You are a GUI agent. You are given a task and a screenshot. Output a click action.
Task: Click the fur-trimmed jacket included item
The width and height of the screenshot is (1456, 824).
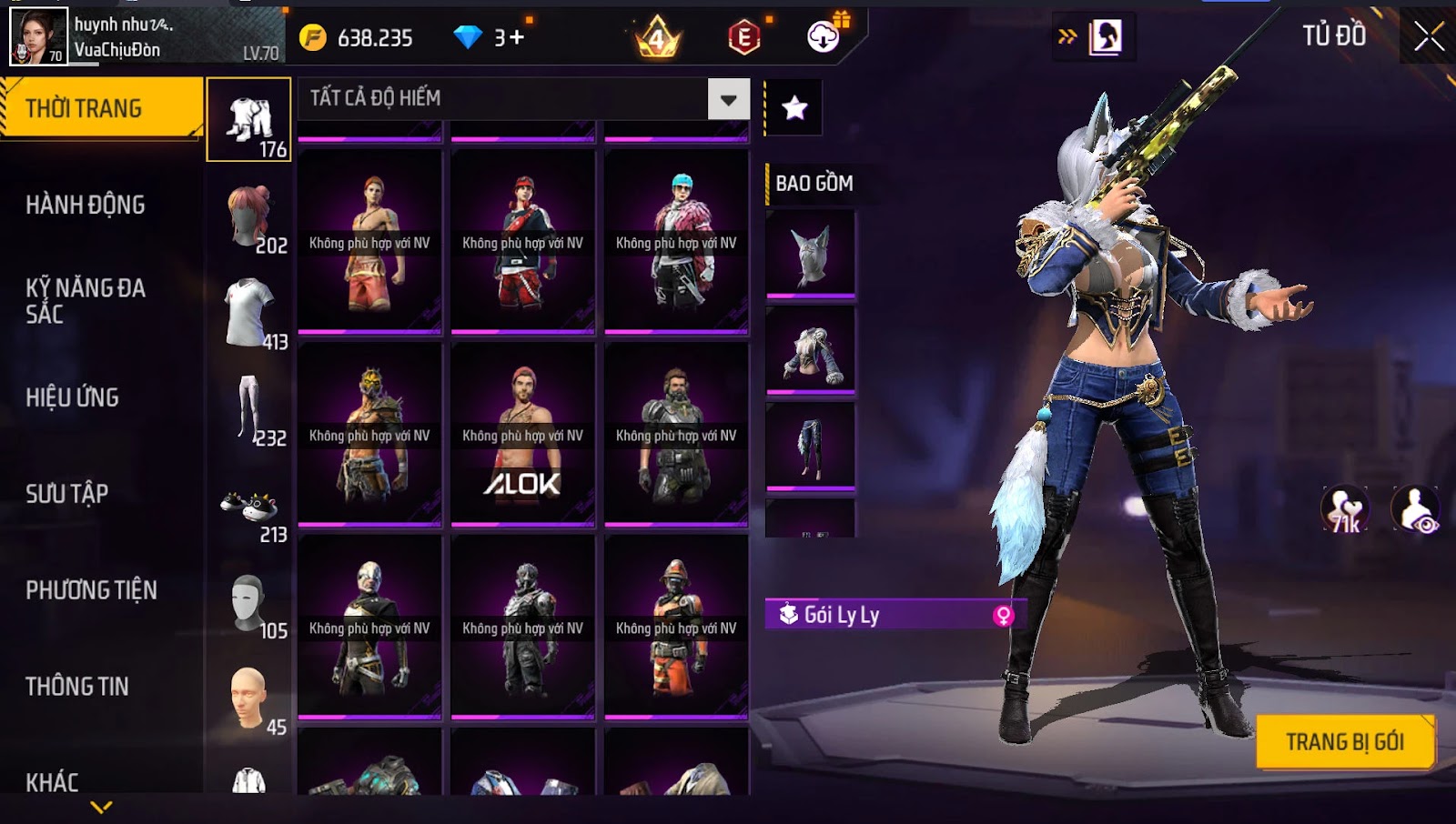[811, 351]
